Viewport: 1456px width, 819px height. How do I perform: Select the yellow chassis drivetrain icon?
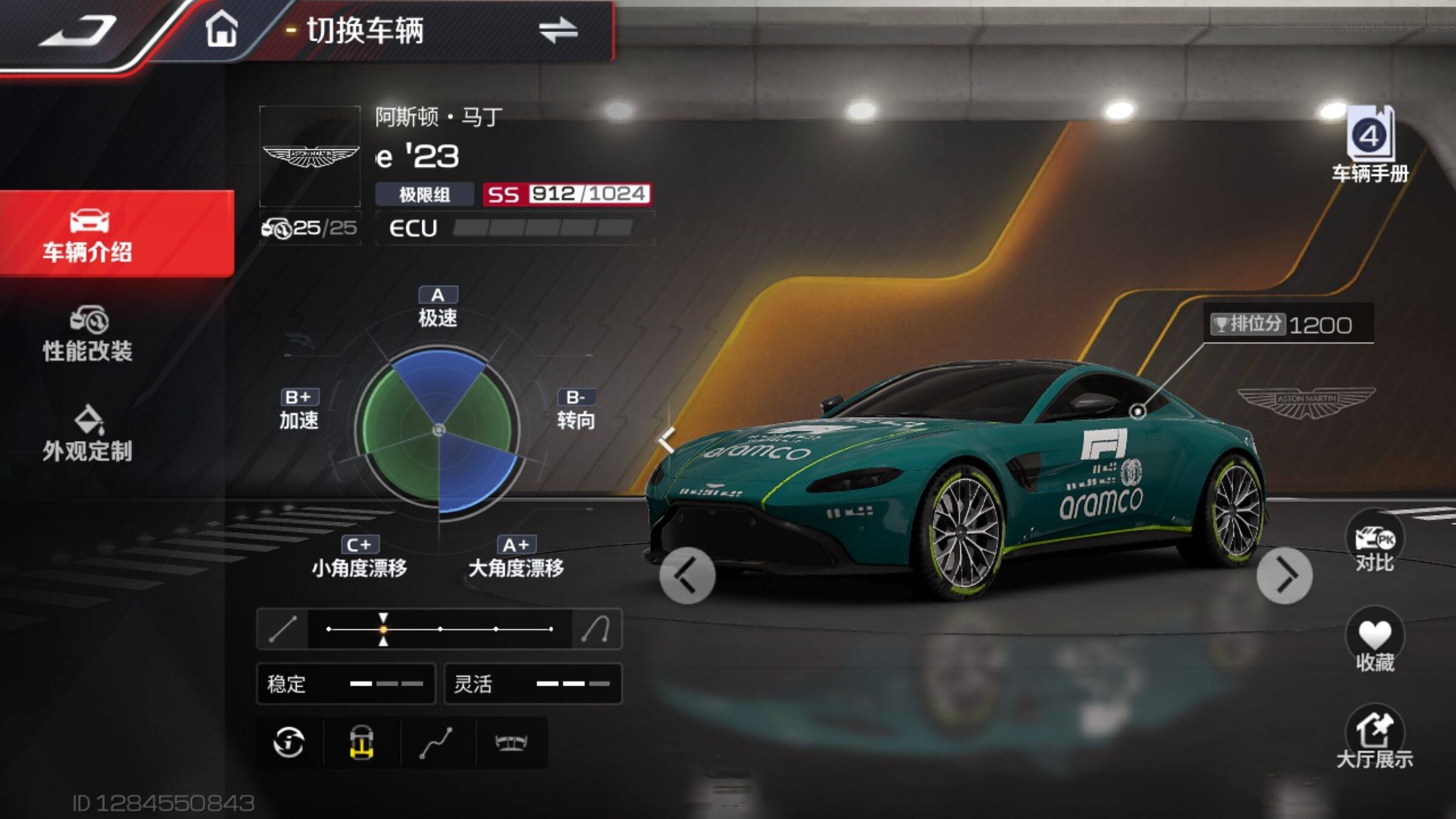(x=362, y=743)
